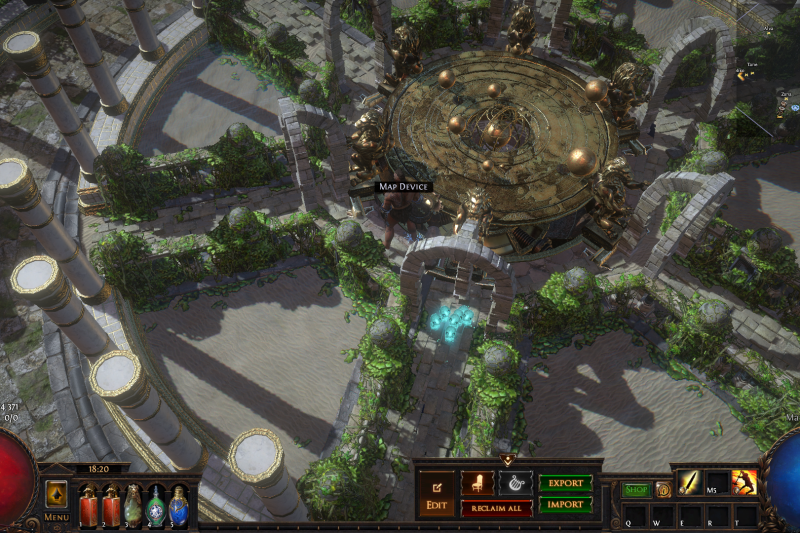
Task: Open the Menu button
Action: 57,517
